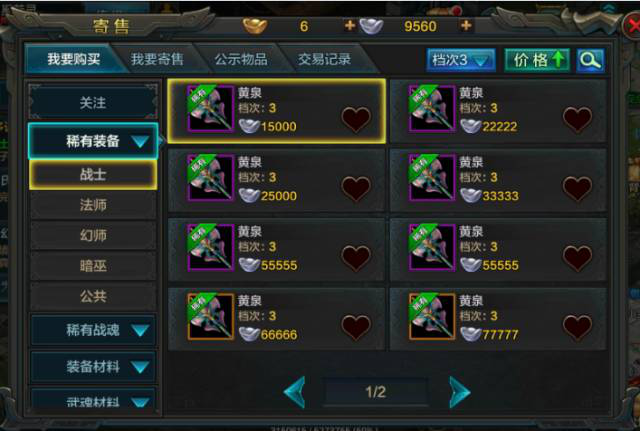
Task: Collapse the 稀有装备 category
Action: point(93,141)
